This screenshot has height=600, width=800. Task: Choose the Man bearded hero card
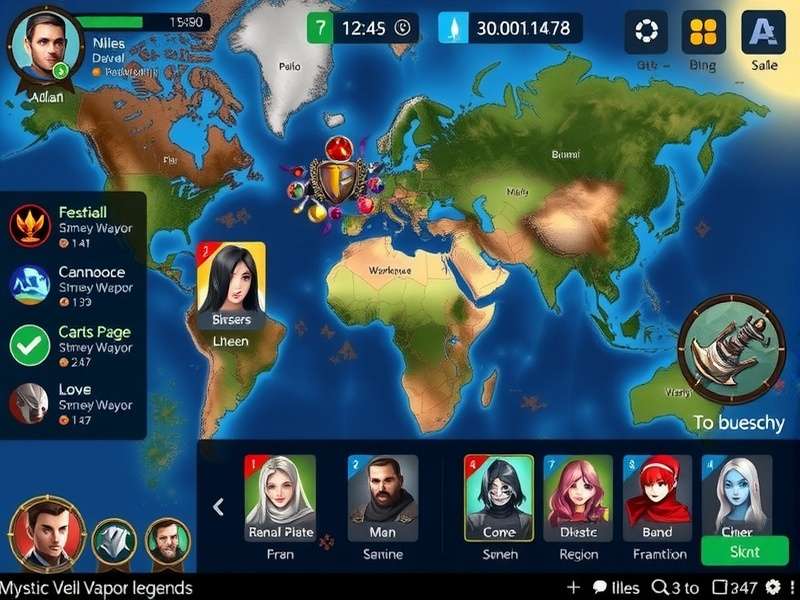point(382,498)
